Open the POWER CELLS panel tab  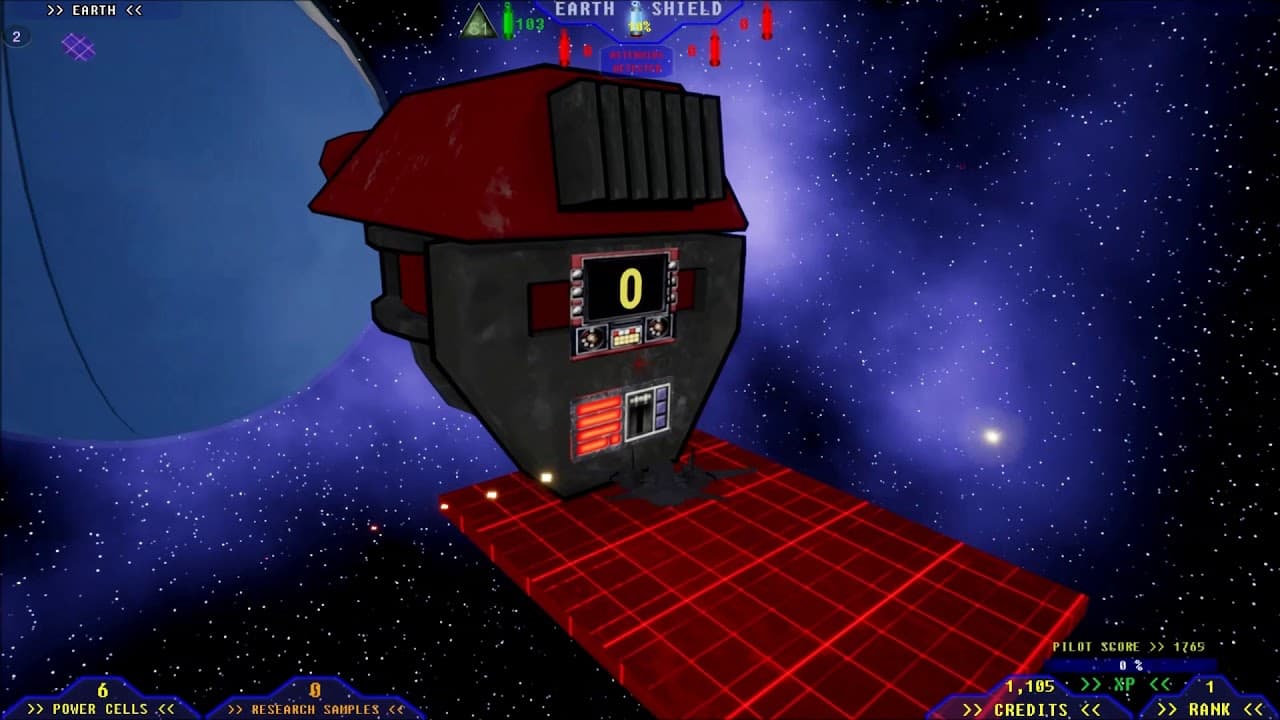[x=100, y=708]
